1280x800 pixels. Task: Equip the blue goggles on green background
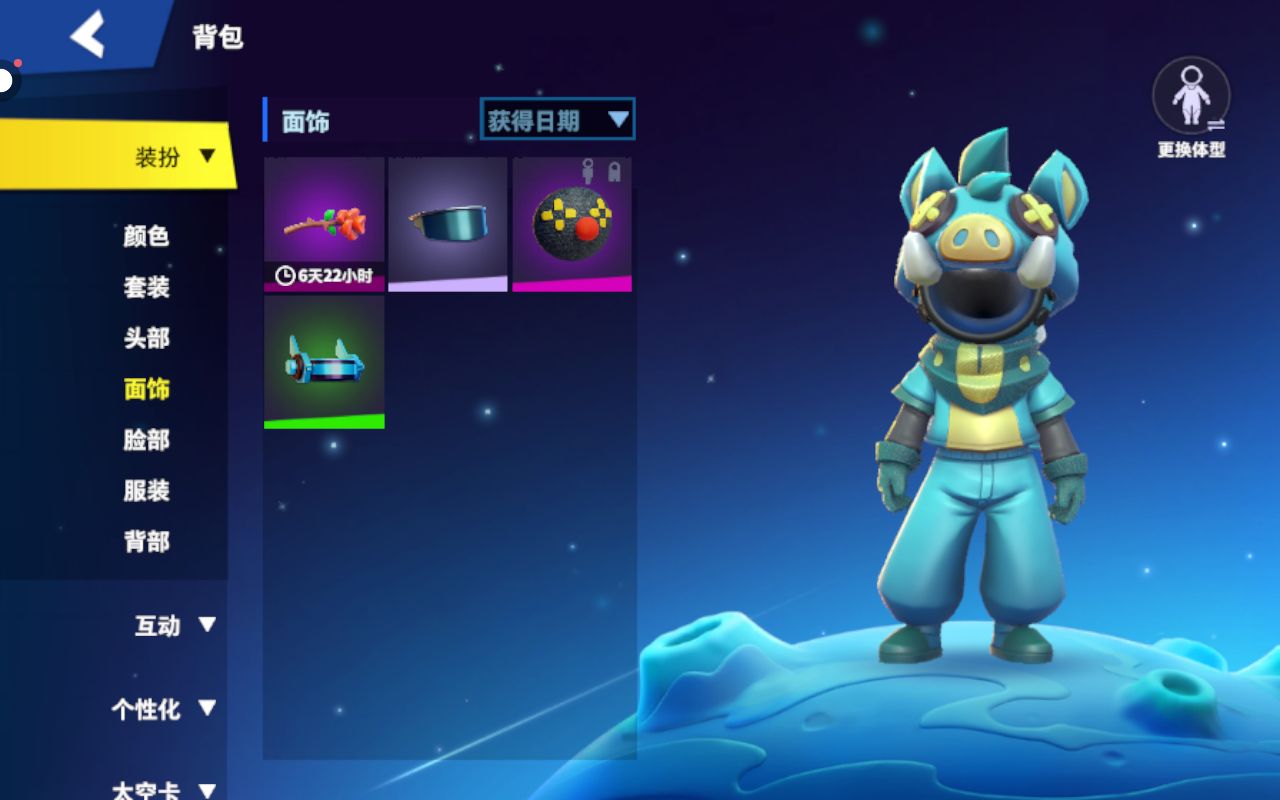tap(324, 362)
